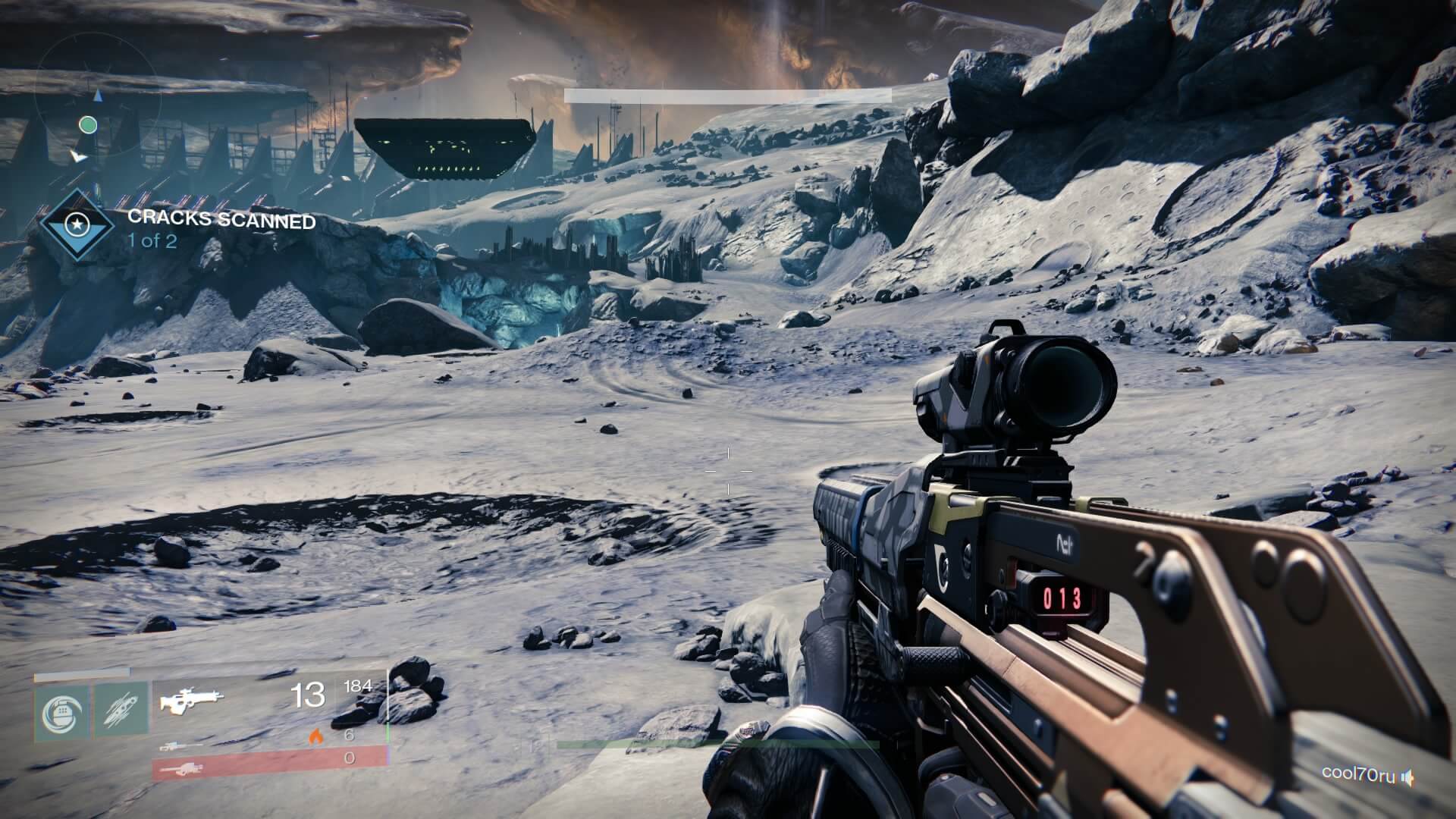The height and width of the screenshot is (819, 1456).
Task: Click the objective star diamond icon
Action: [78, 224]
